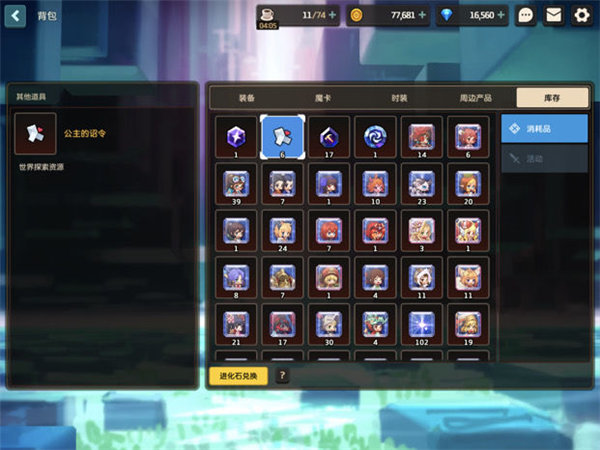Screen dimensions: 600x450
Task: Choose the 活动 category
Action: [x=544, y=158]
